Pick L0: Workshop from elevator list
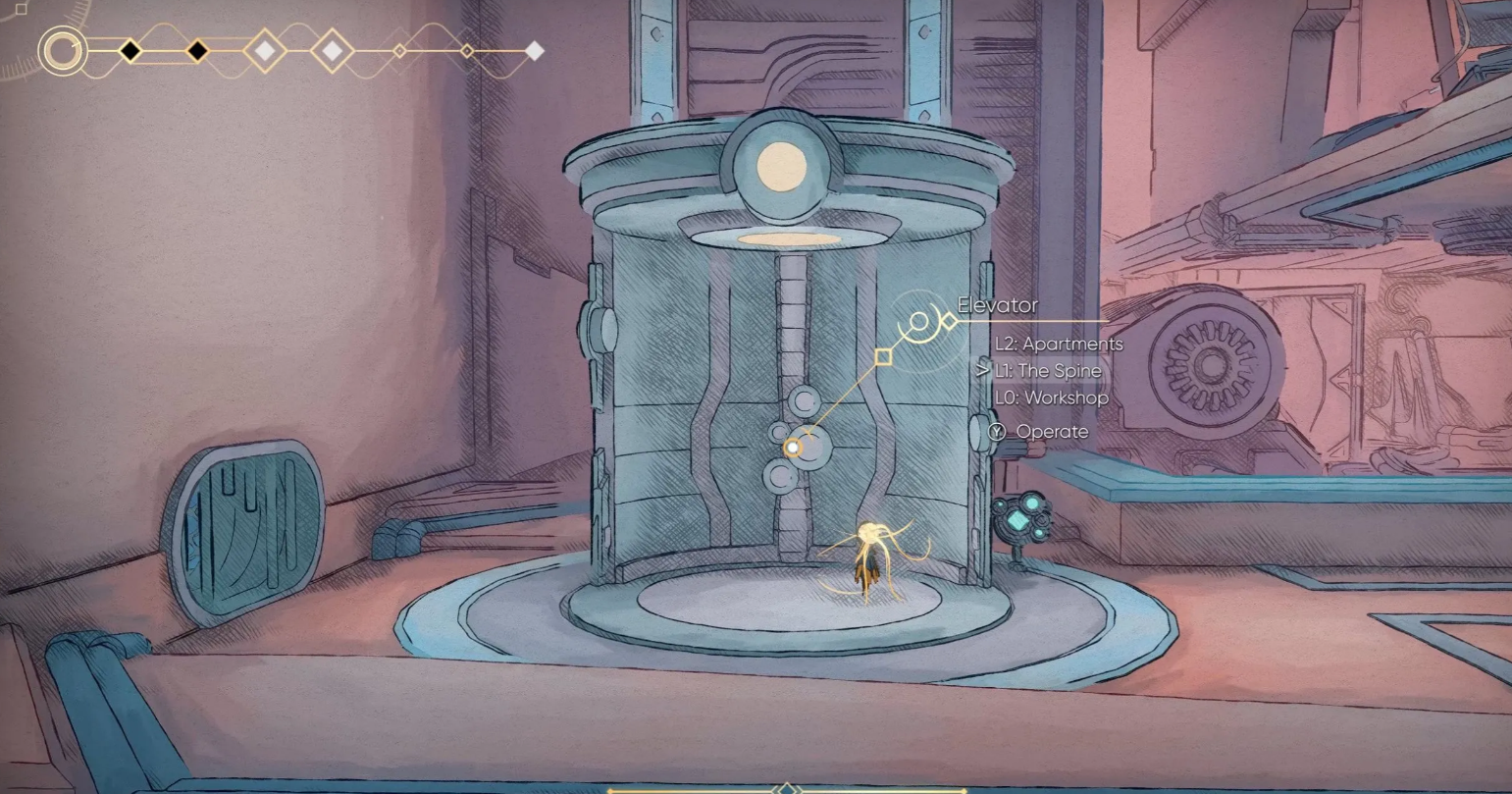 point(1051,397)
